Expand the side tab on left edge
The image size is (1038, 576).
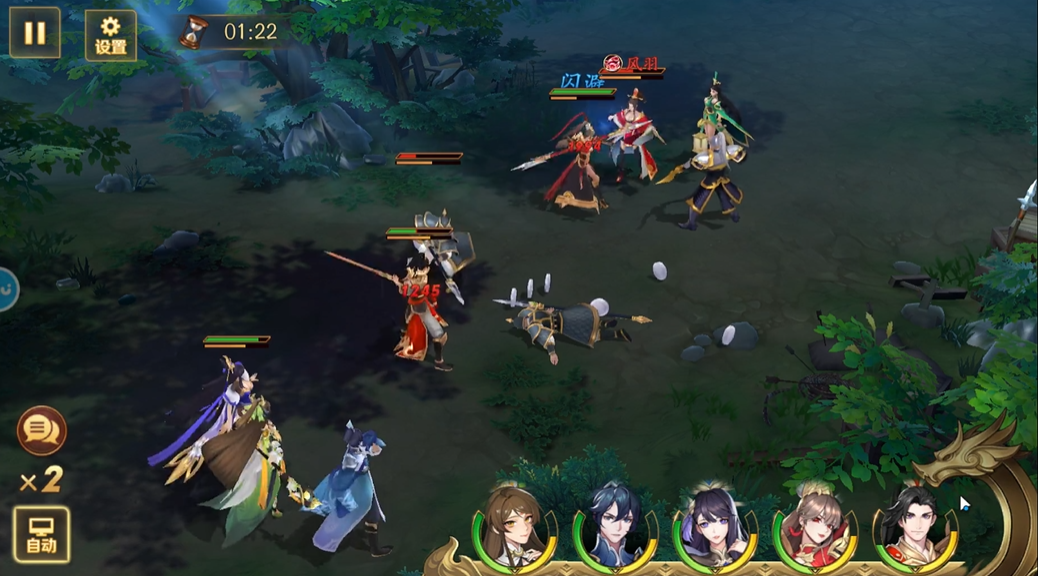[6, 289]
